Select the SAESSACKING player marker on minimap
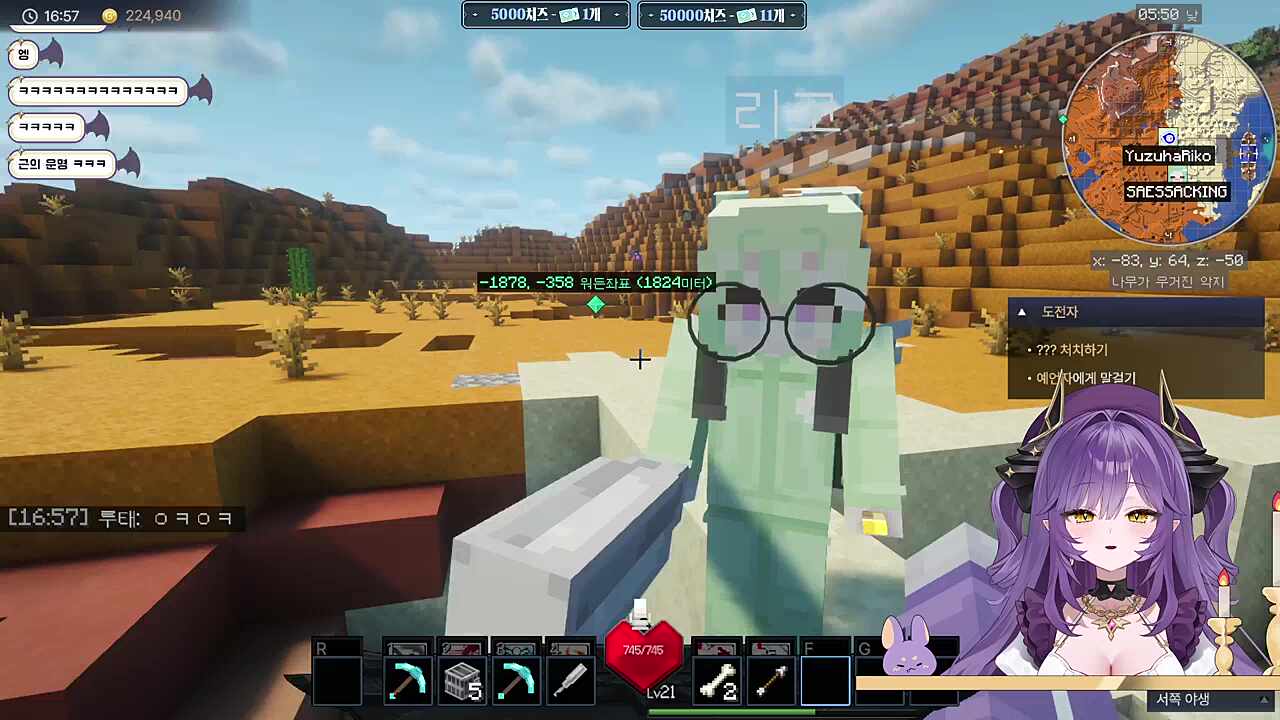This screenshot has width=1280, height=720. (1176, 191)
